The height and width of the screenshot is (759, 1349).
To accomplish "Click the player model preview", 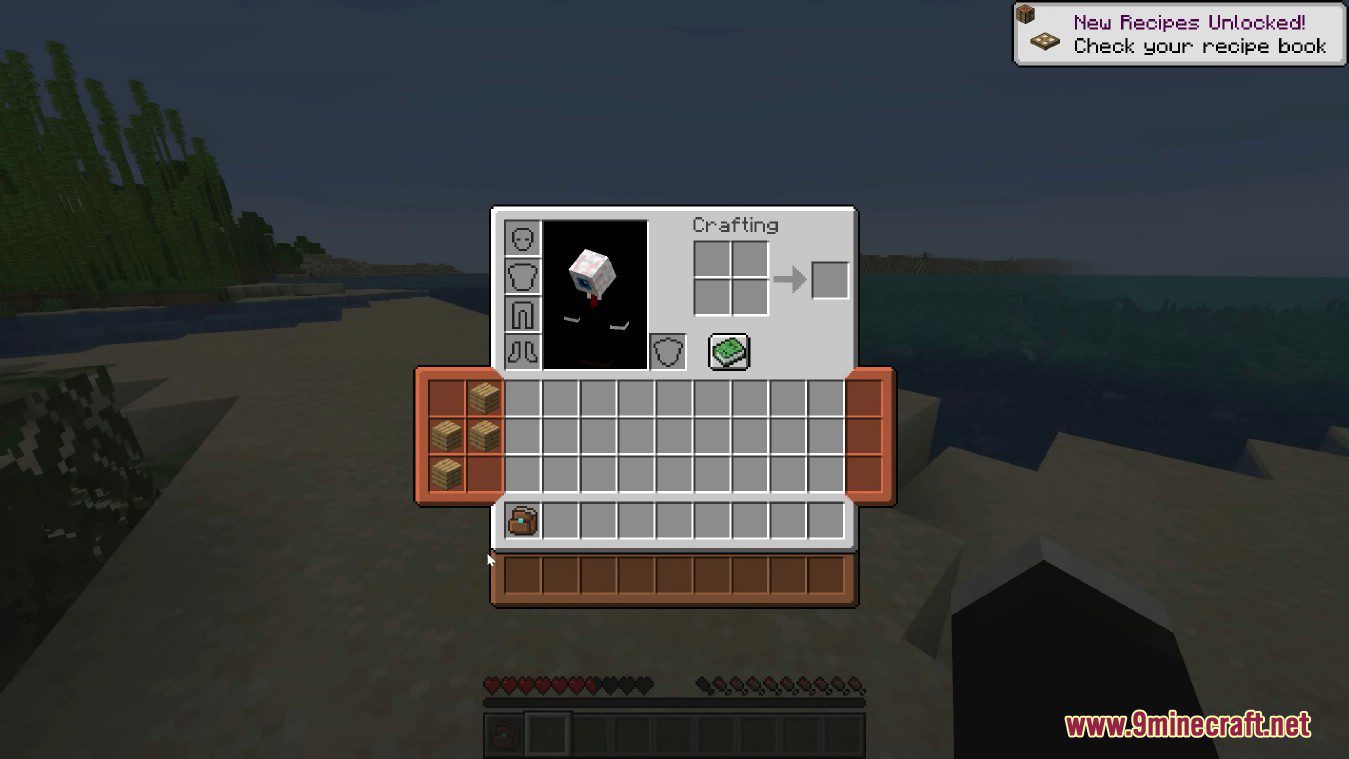I will coord(594,295).
